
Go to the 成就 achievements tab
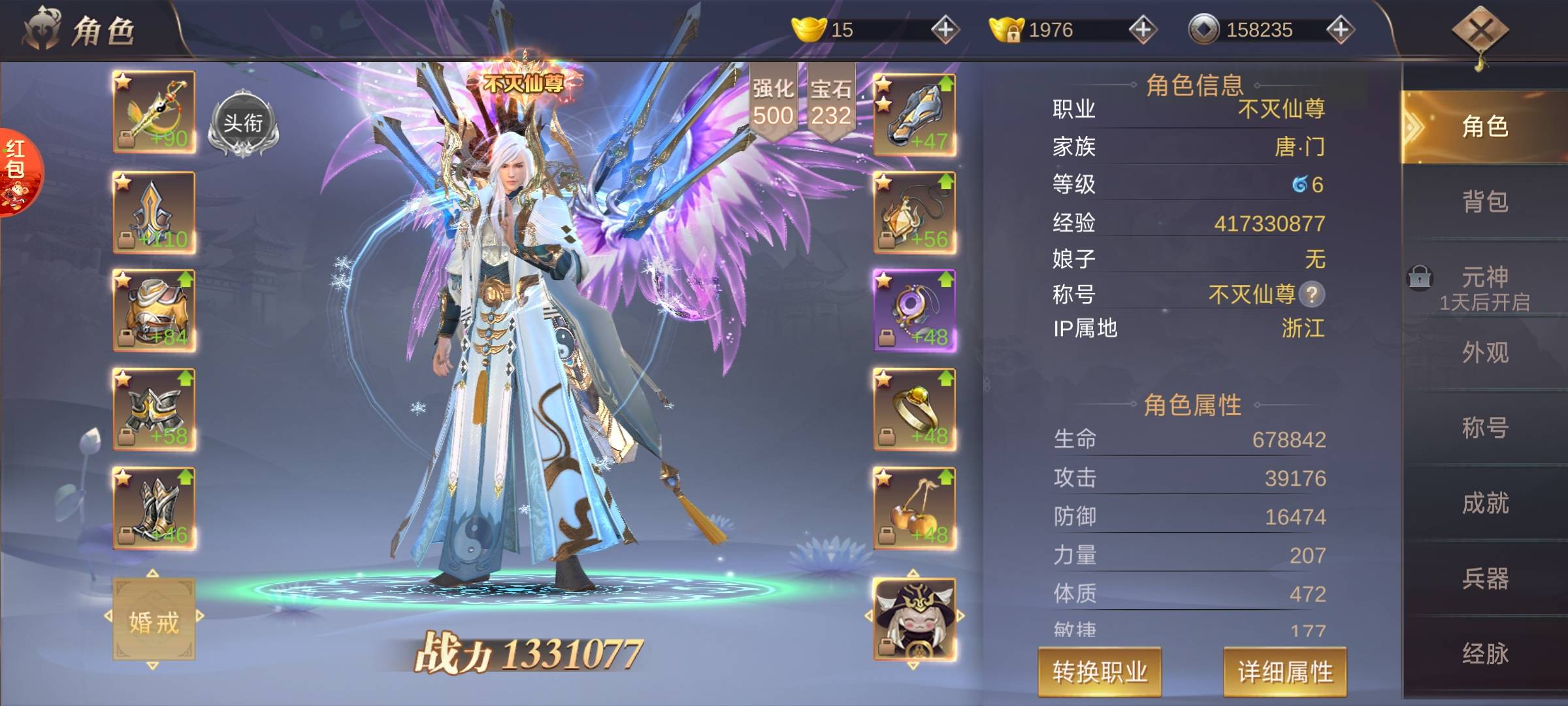point(1484,503)
